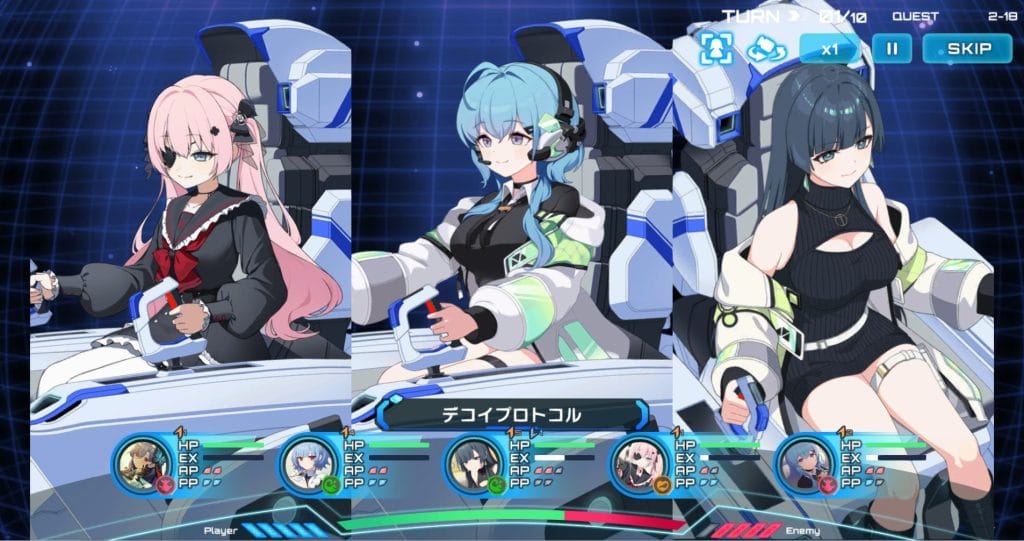This screenshot has width=1024, height=541.
Task: Change the x1 battle speed
Action: [x=829, y=48]
